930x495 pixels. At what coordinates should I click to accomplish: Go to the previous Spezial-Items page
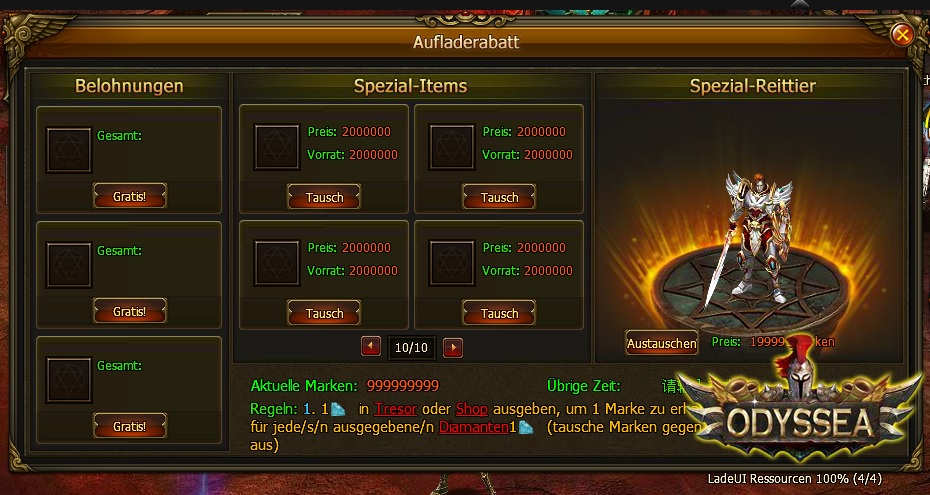(x=371, y=347)
